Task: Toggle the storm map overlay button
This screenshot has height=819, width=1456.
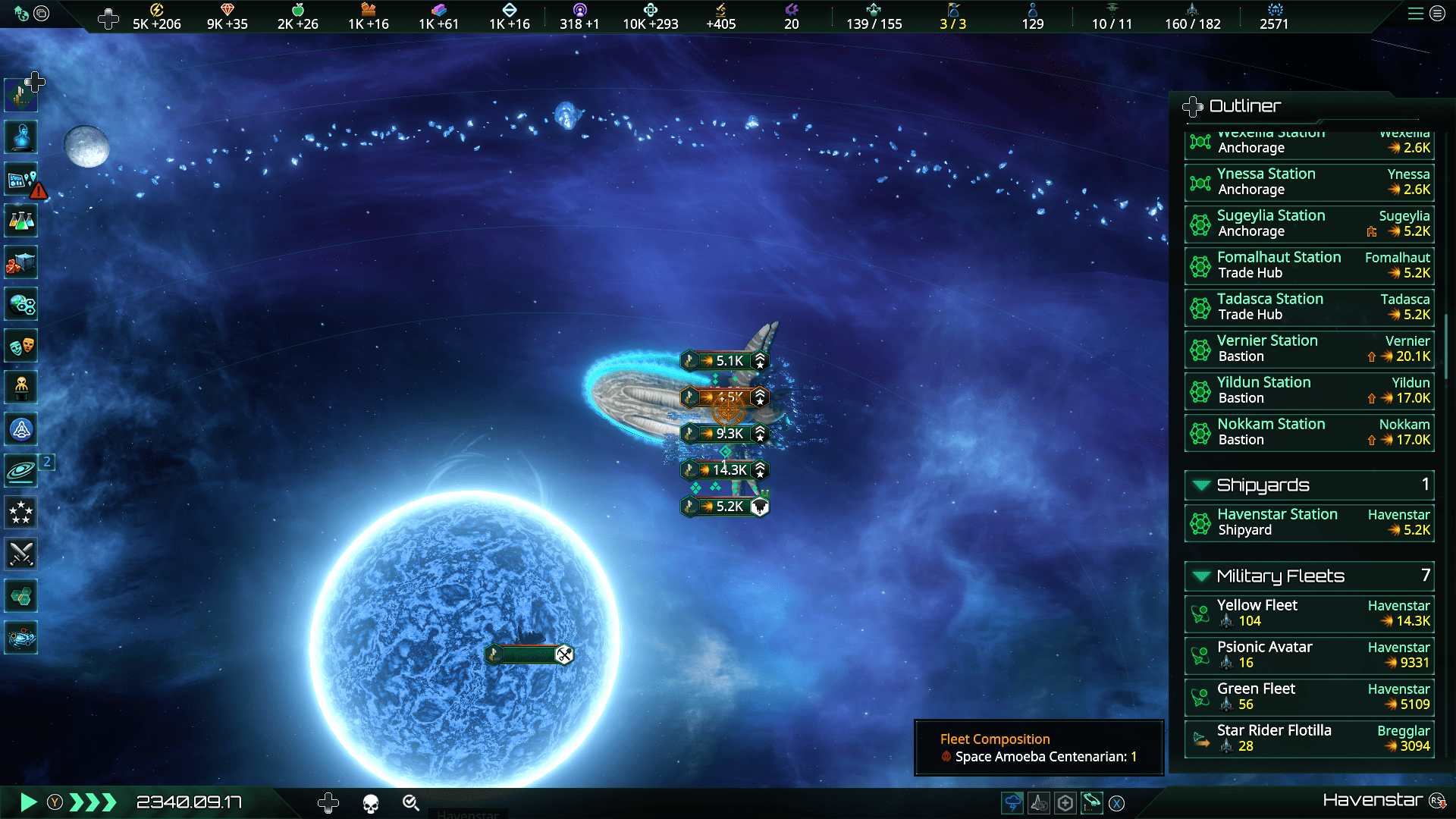Action: (1014, 802)
